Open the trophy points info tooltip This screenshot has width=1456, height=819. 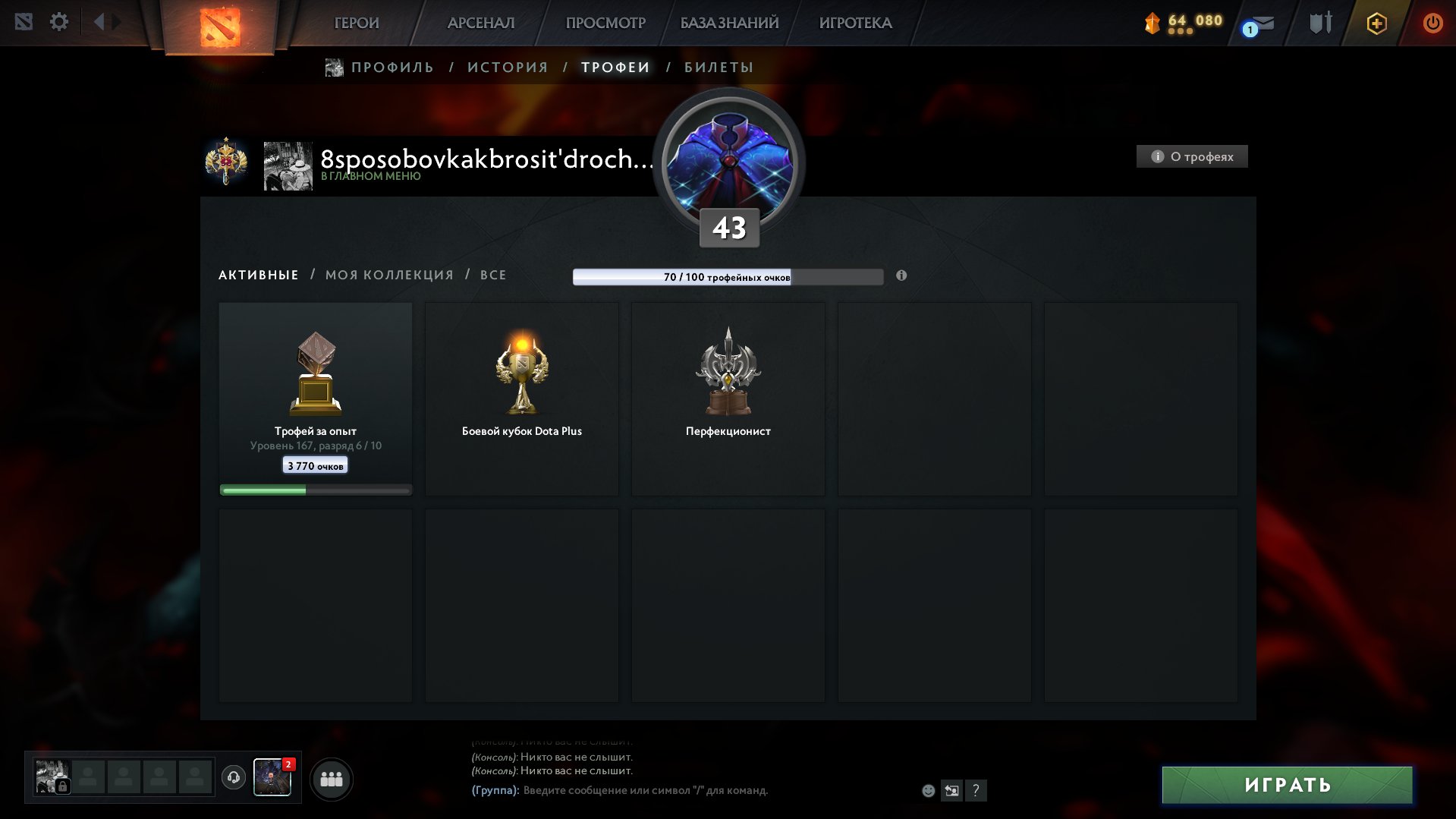[901, 276]
